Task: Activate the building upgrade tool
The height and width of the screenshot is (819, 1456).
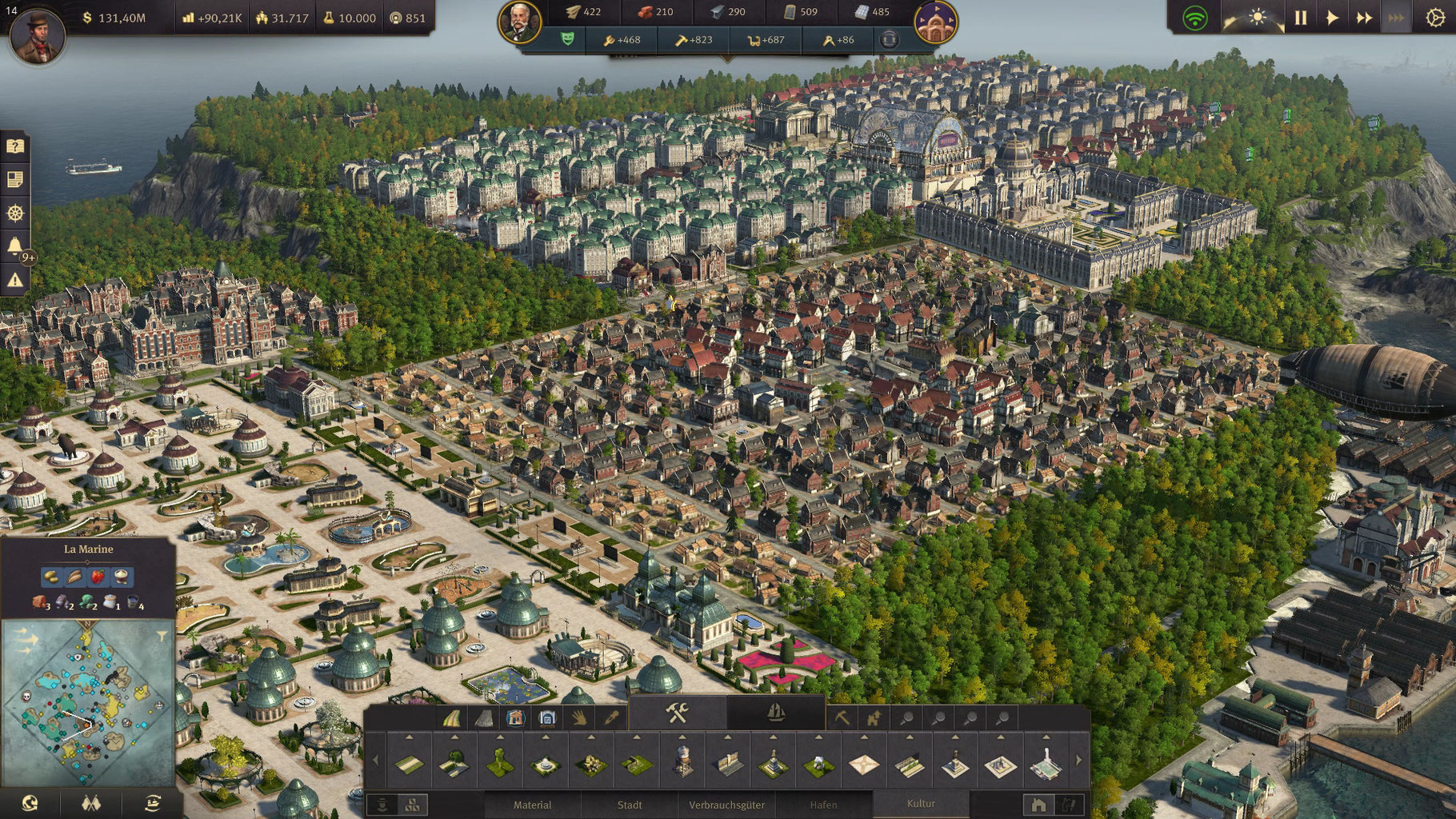Action: click(874, 718)
